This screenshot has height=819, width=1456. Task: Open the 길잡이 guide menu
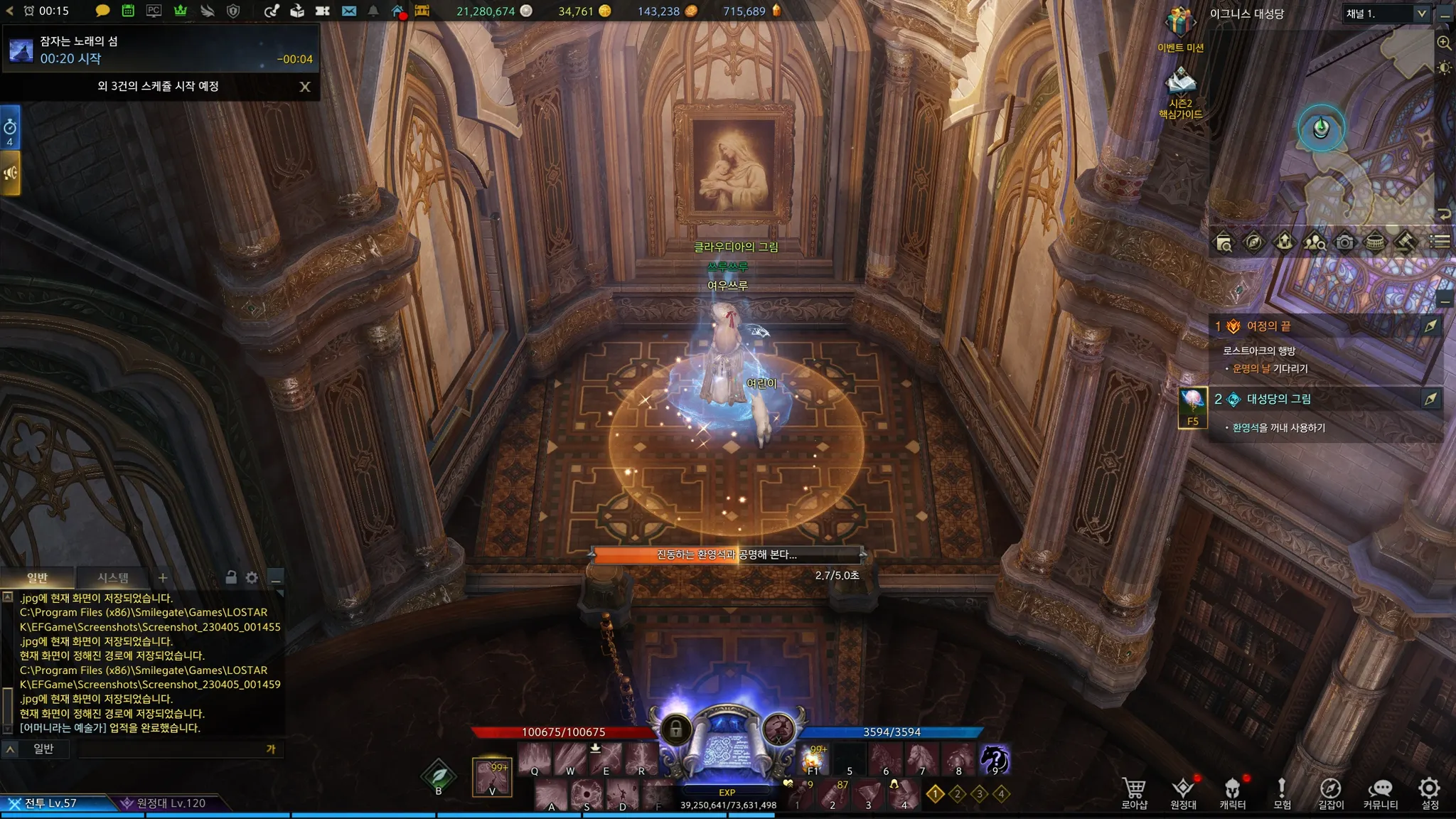coord(1331,793)
